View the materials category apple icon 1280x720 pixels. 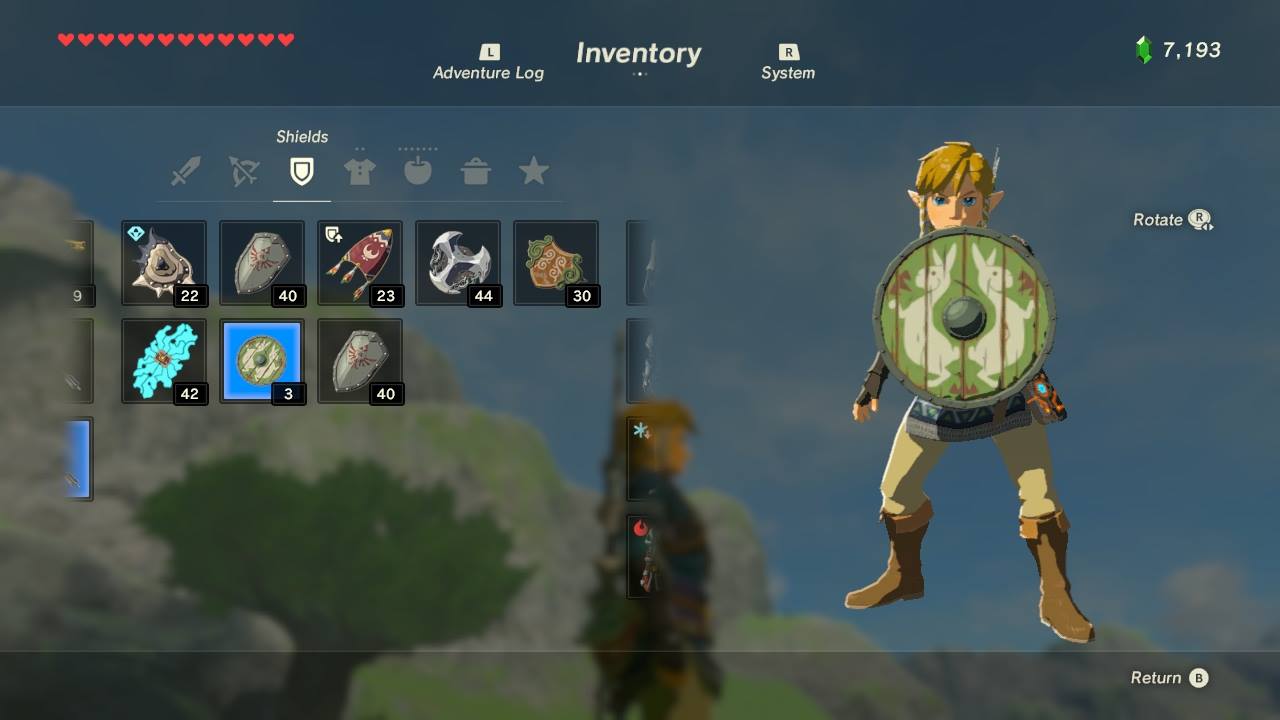(417, 172)
